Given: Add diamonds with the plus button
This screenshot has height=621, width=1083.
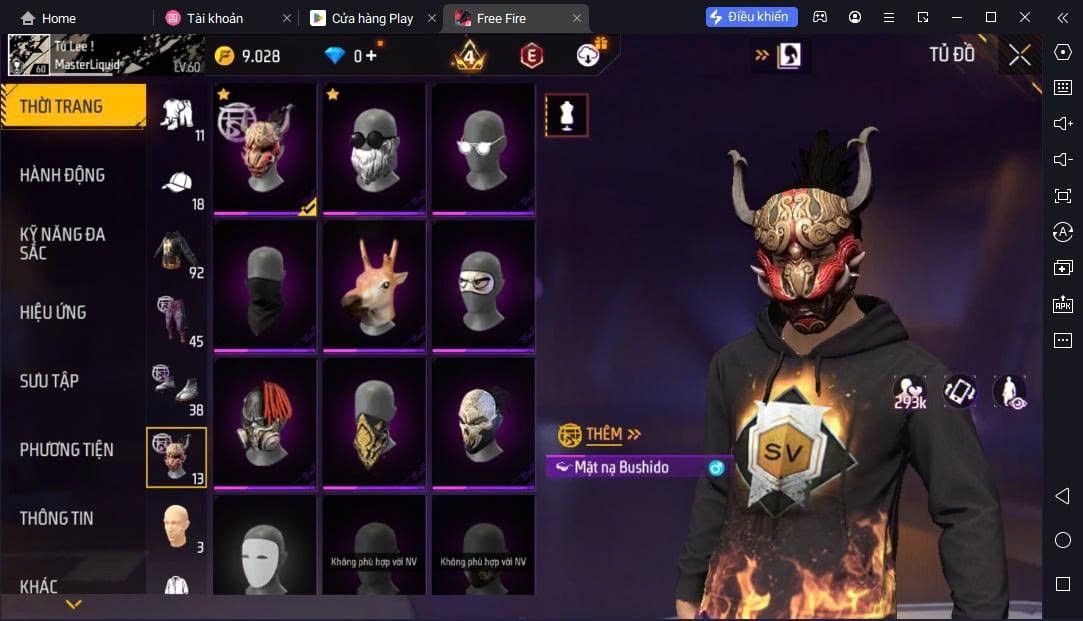Looking at the screenshot, I should [372, 56].
